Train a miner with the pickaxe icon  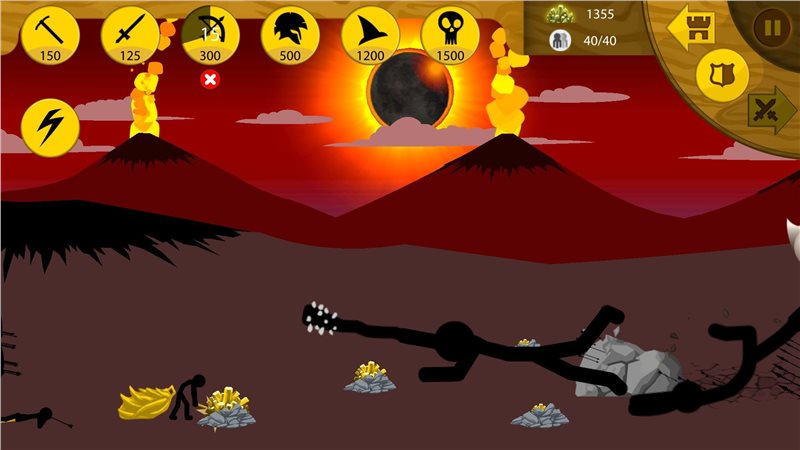pyautogui.click(x=50, y=33)
